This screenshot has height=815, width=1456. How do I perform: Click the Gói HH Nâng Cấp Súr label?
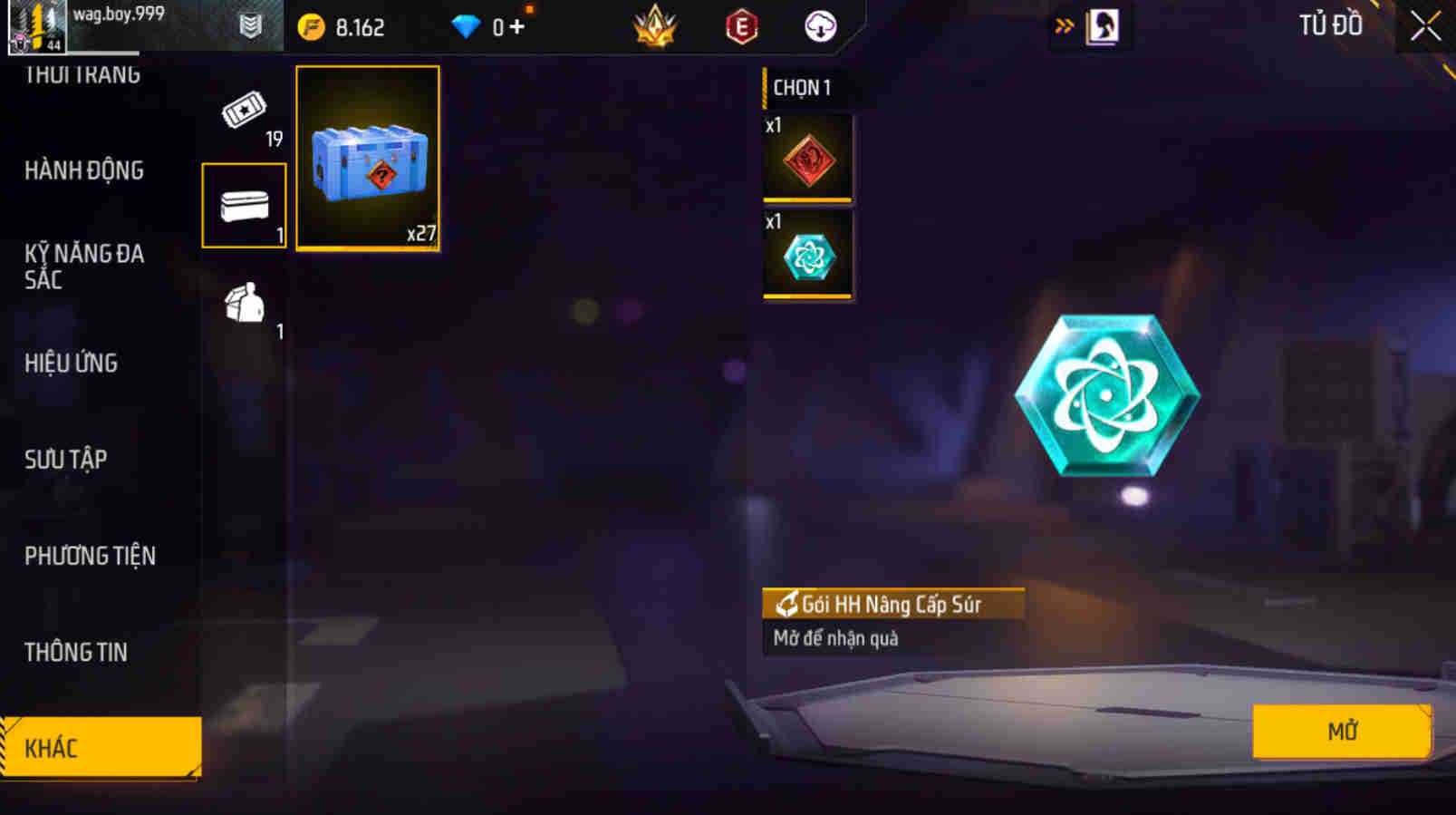click(x=892, y=603)
